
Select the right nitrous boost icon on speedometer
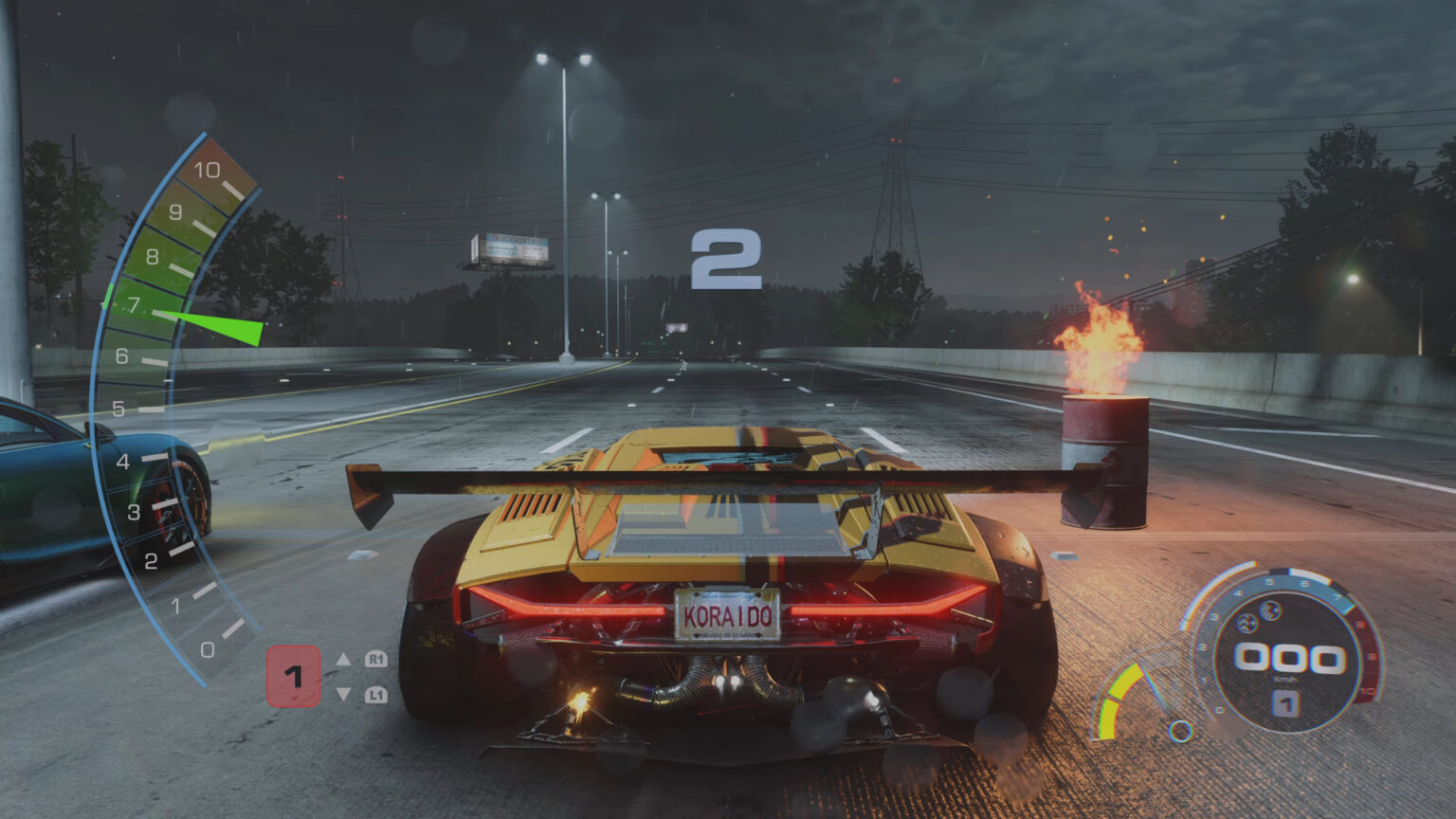point(1269,611)
